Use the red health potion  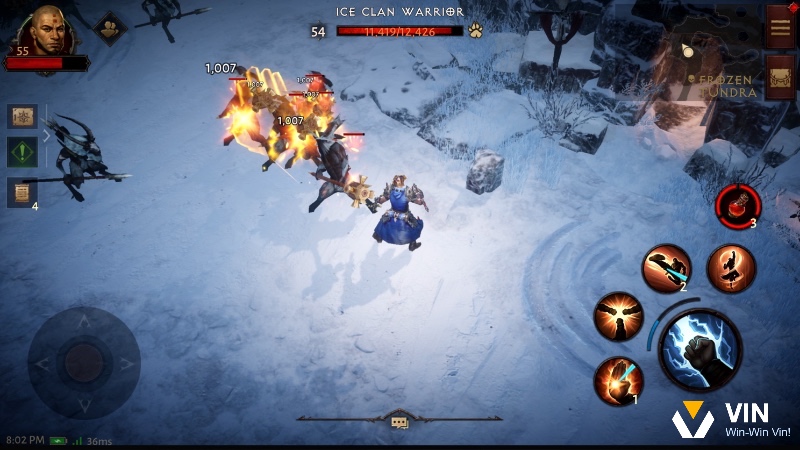tap(739, 205)
